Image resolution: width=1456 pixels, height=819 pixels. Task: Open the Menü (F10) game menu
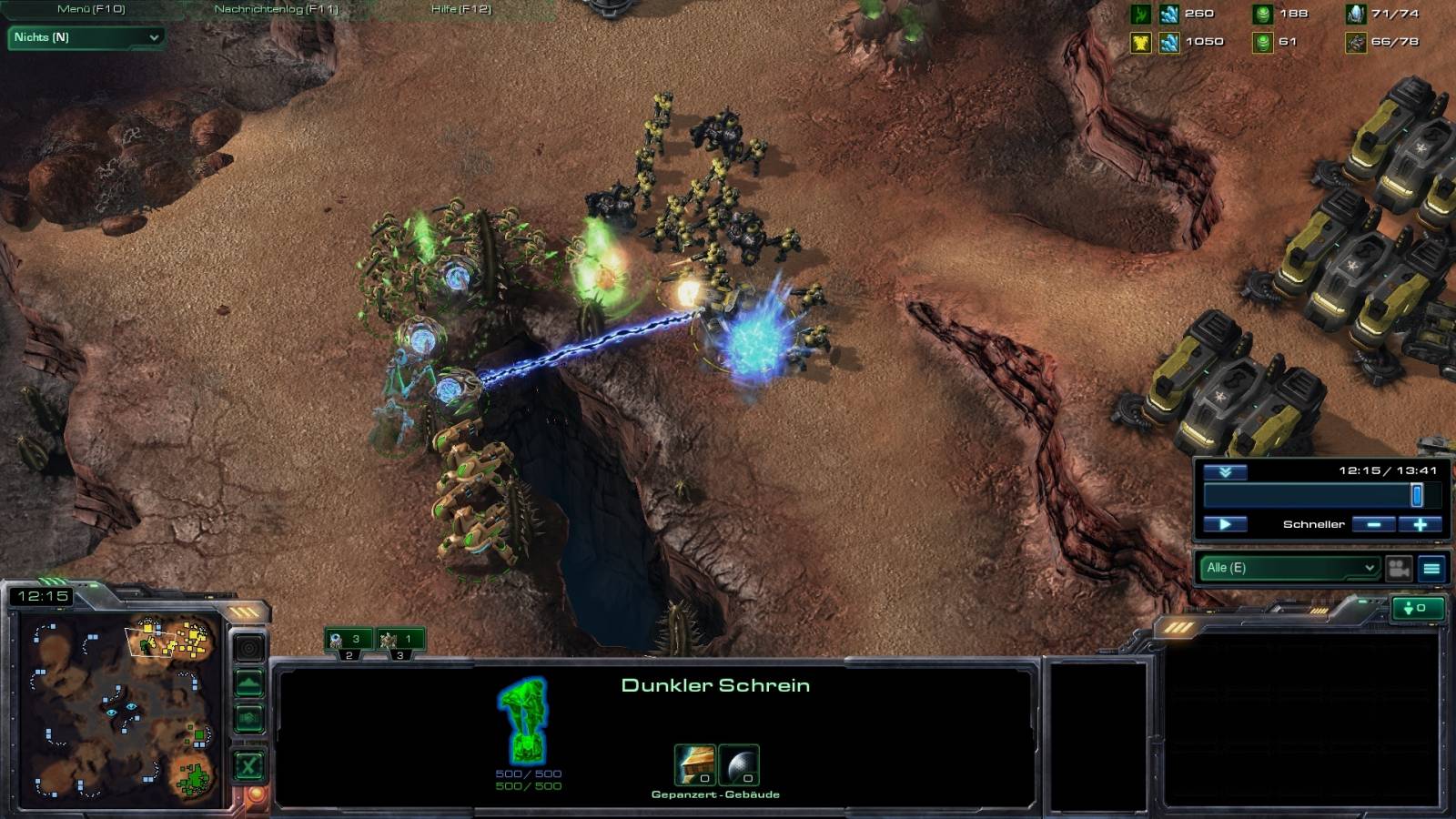coord(91,9)
